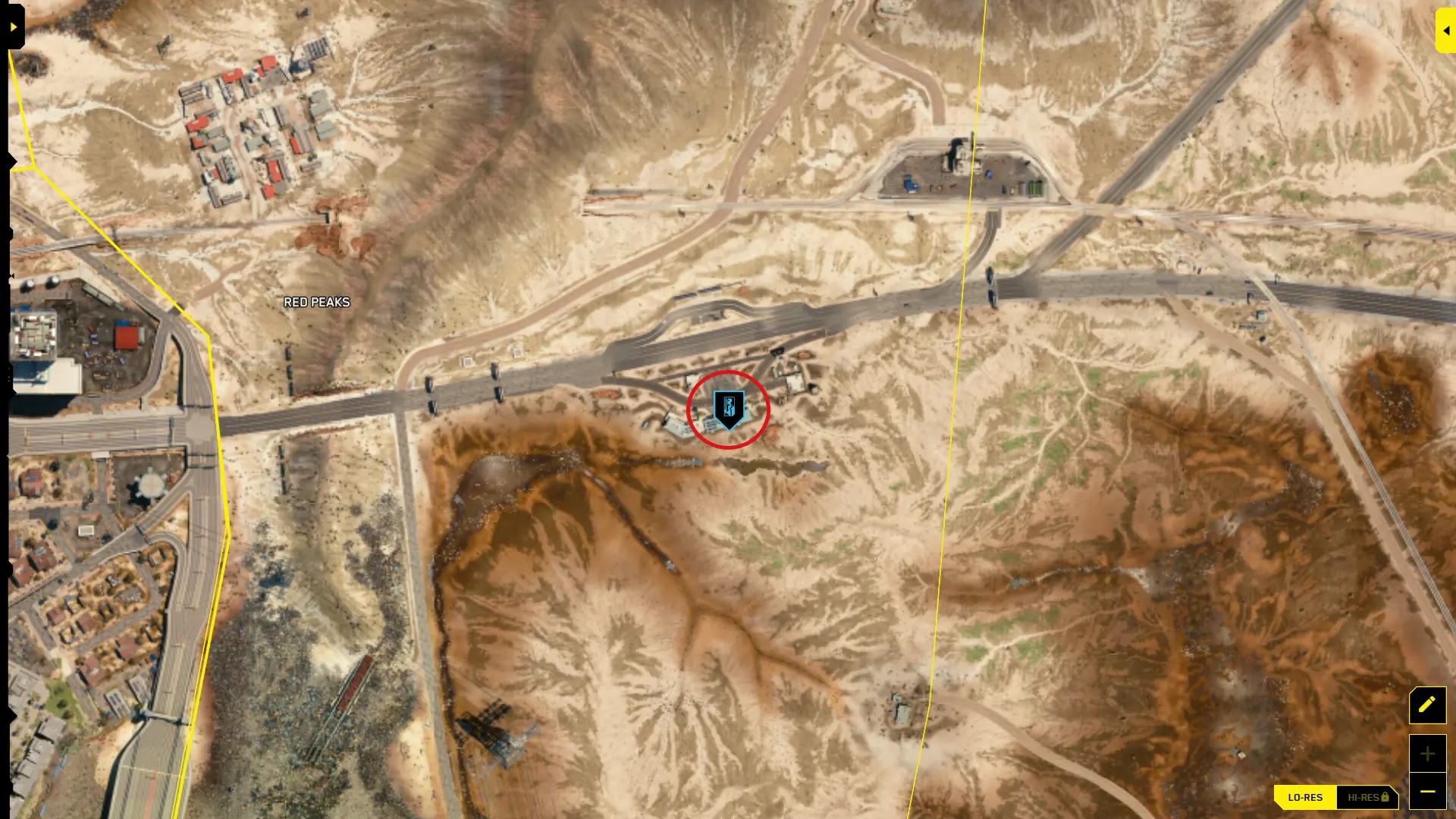
Task: Click the blue marker in the southeastern badlands
Action: (x=1019, y=582)
